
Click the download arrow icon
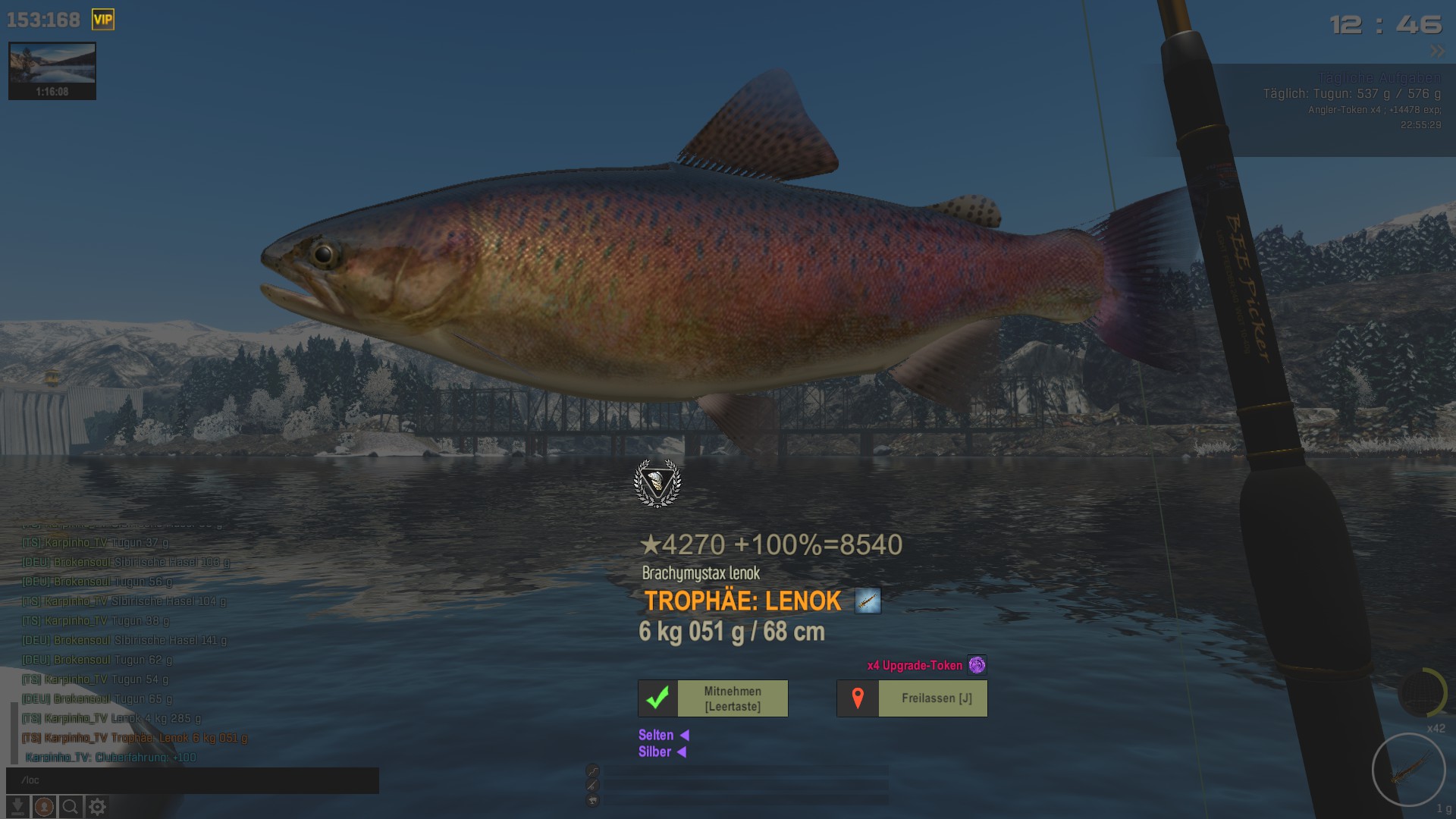tap(17, 807)
